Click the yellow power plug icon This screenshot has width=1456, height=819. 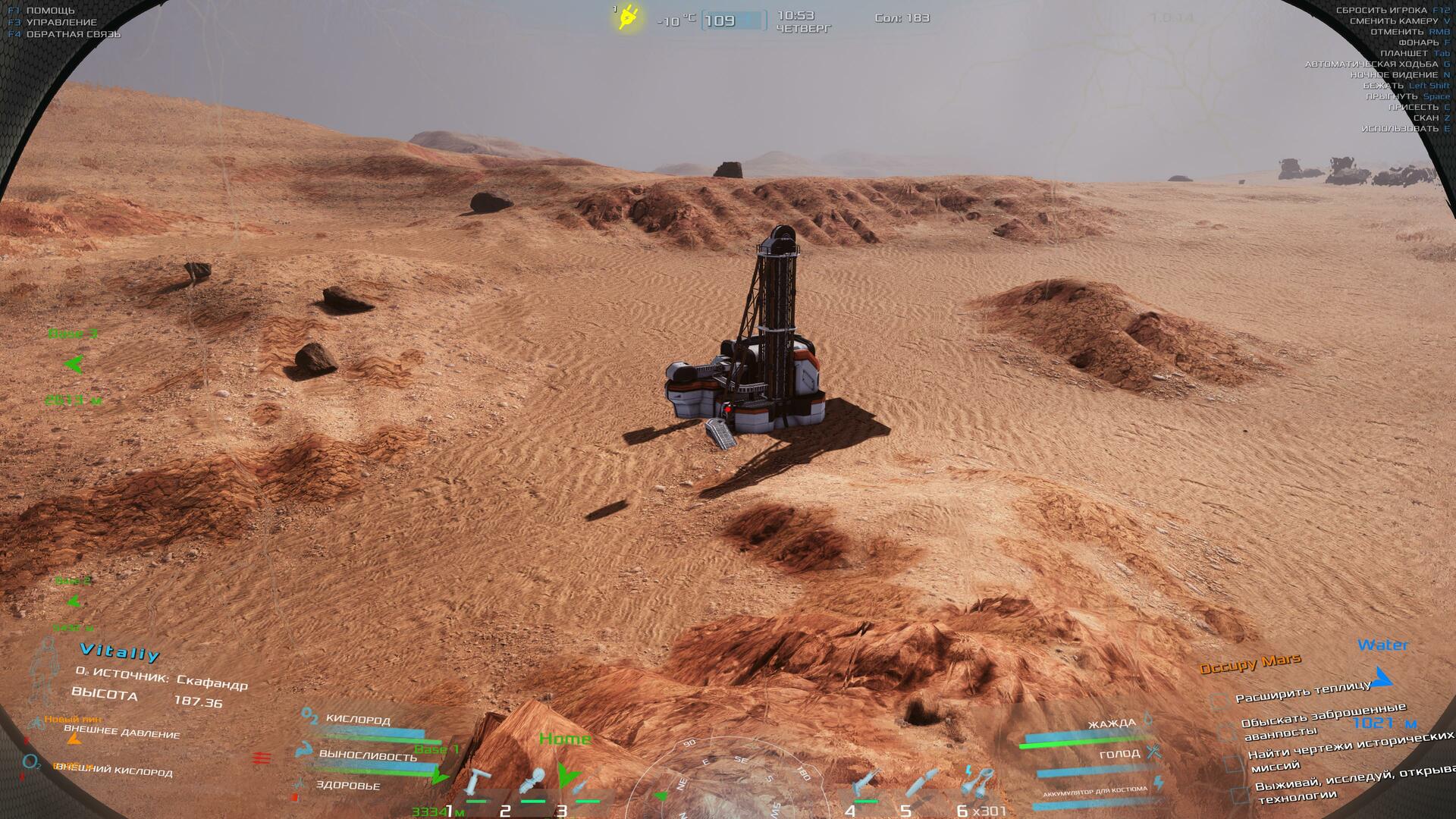[x=628, y=17]
